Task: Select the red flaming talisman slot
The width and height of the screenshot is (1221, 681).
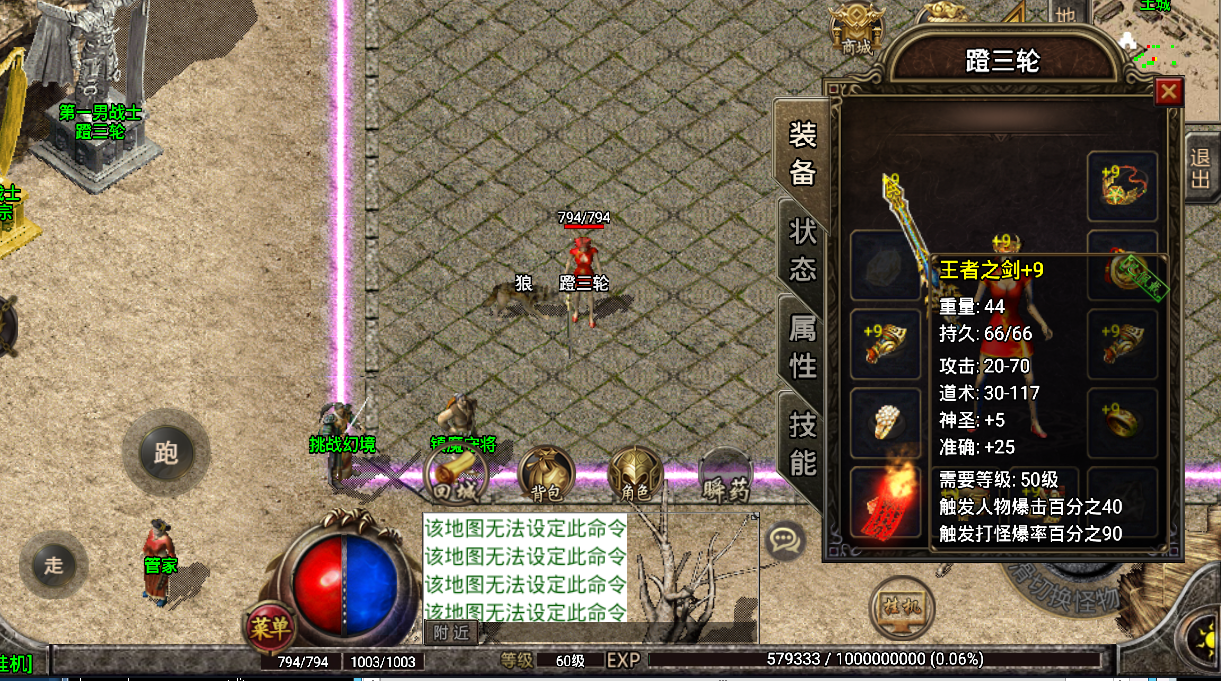Action: click(885, 501)
